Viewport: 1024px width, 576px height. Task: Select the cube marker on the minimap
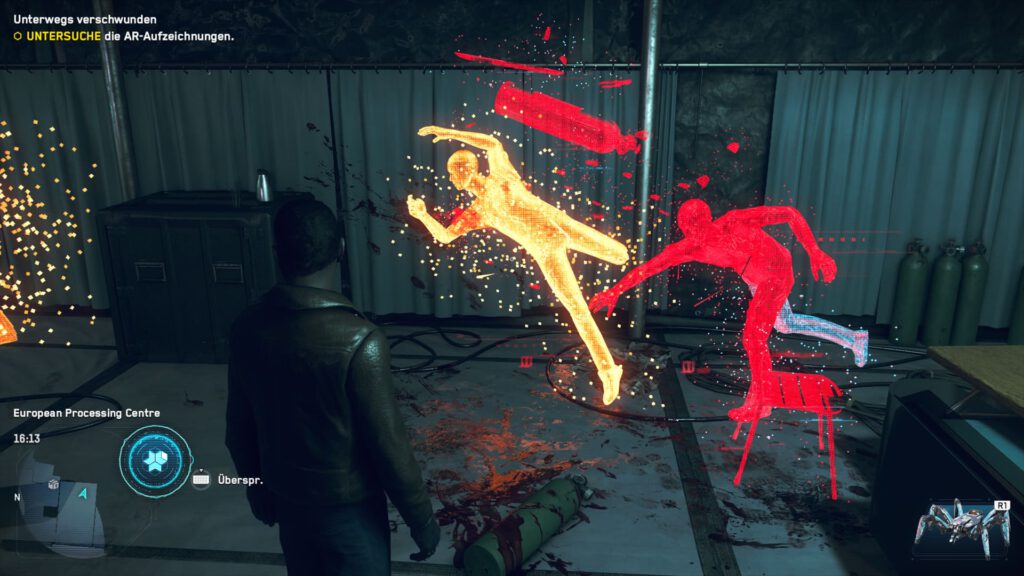tap(53, 485)
